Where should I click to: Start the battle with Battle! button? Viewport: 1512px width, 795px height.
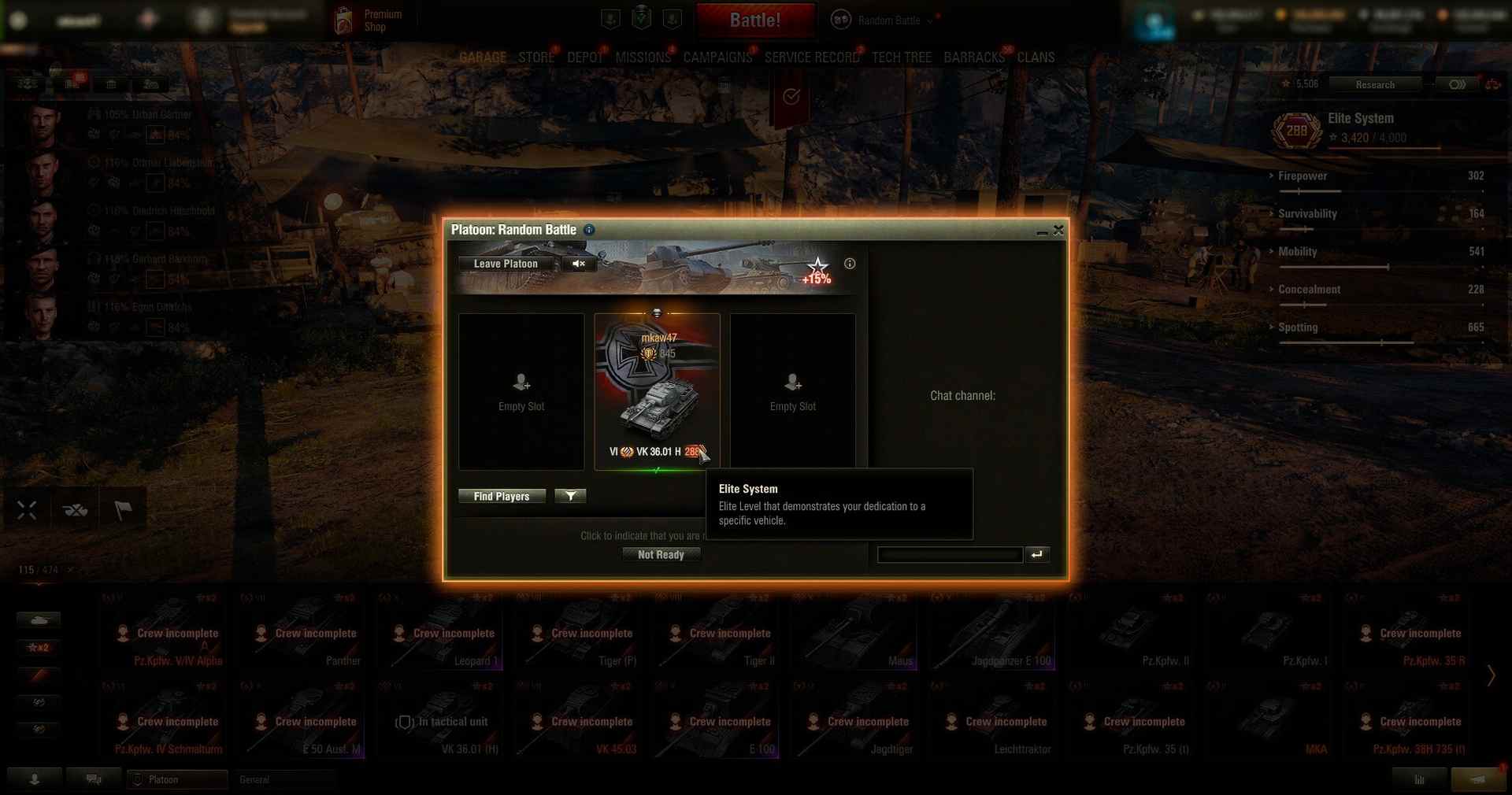755,20
